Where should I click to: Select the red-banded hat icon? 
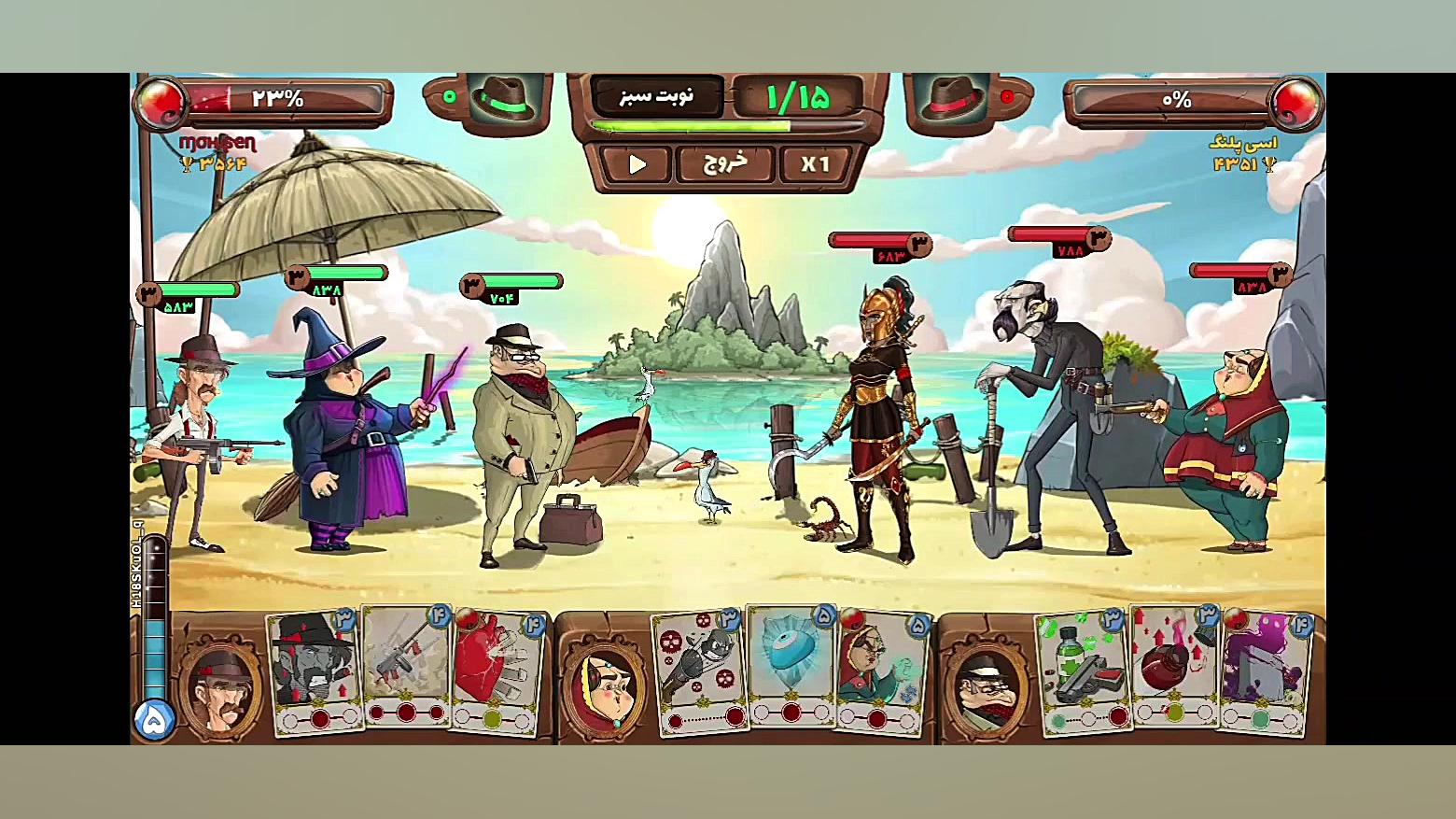(952, 97)
